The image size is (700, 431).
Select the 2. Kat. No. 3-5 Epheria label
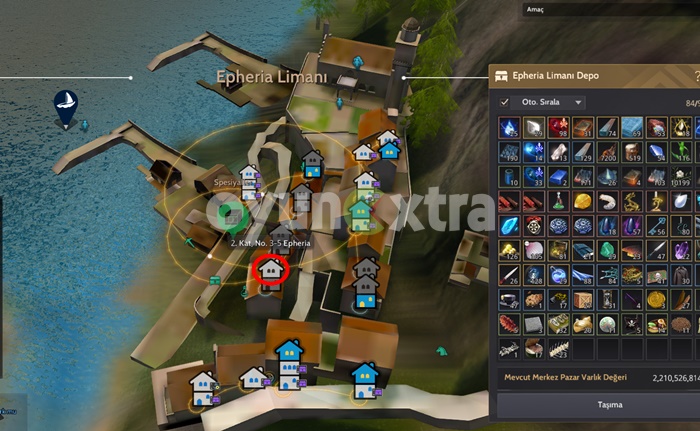click(270, 243)
